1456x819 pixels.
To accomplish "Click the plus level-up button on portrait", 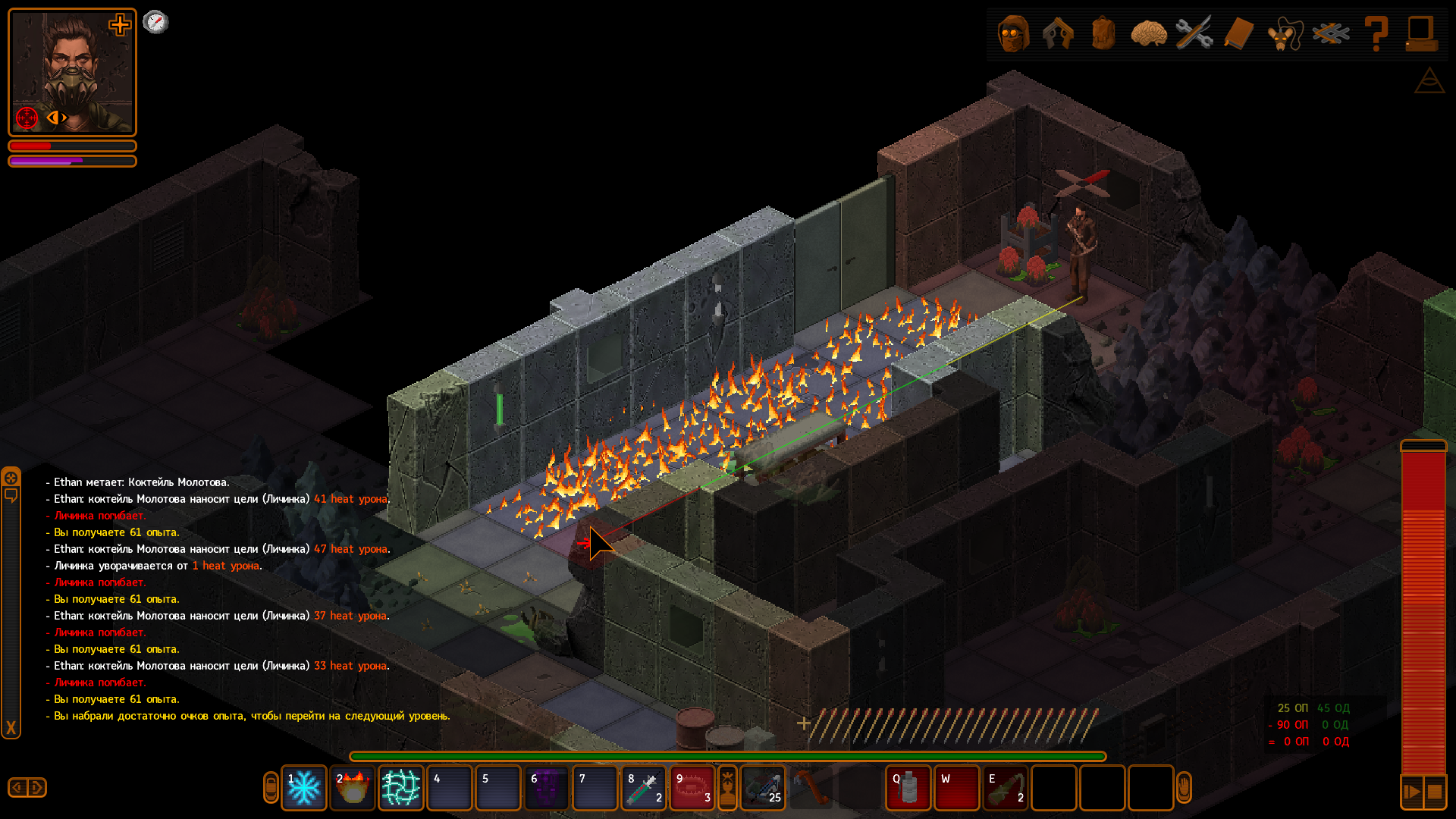I will pos(119,25).
